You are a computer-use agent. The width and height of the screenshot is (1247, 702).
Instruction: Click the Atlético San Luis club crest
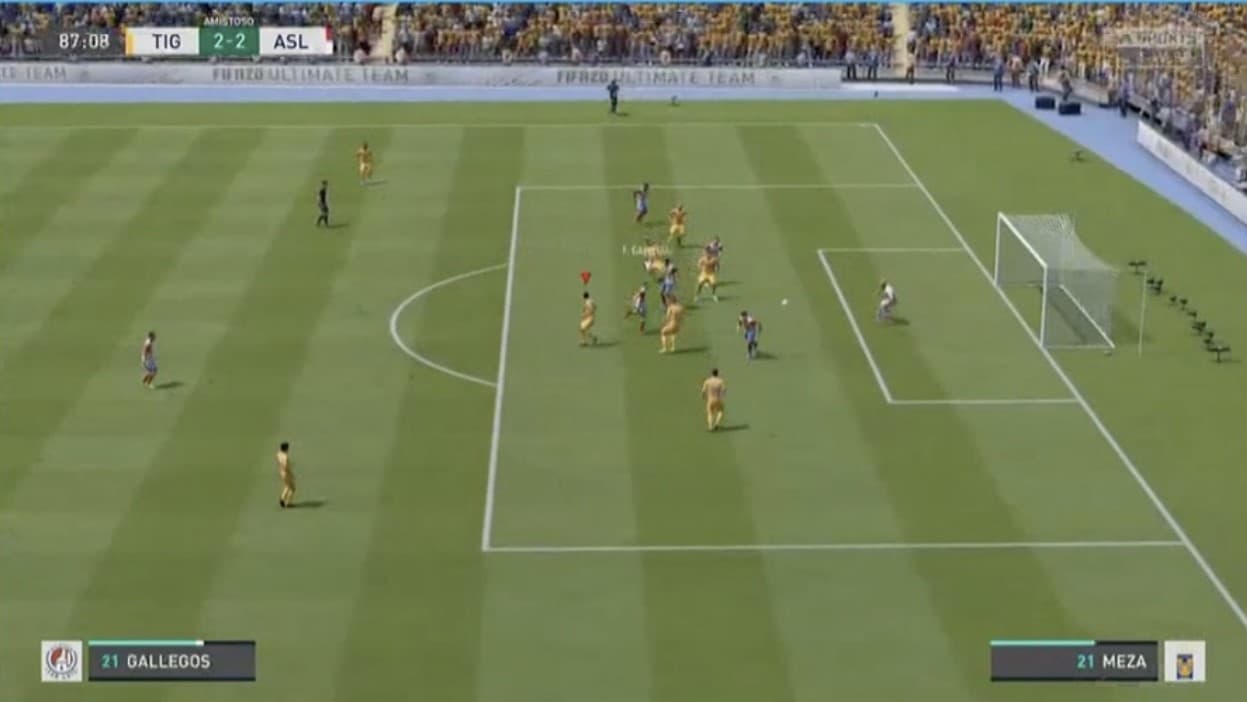click(x=62, y=661)
